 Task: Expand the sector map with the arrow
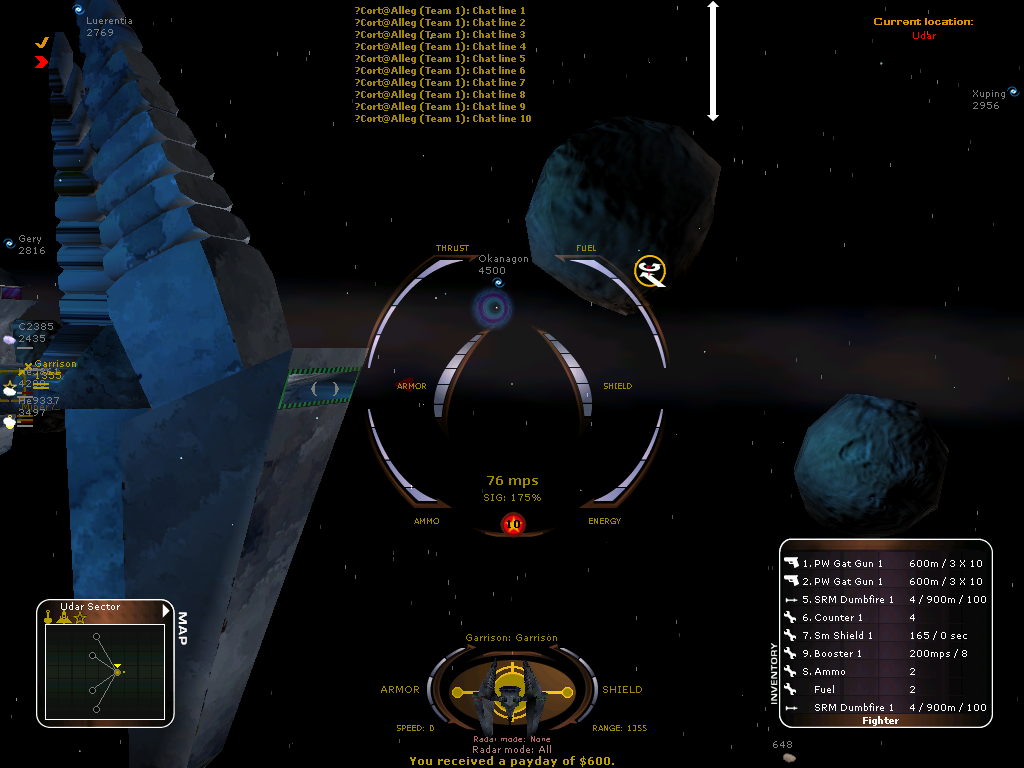(167, 609)
